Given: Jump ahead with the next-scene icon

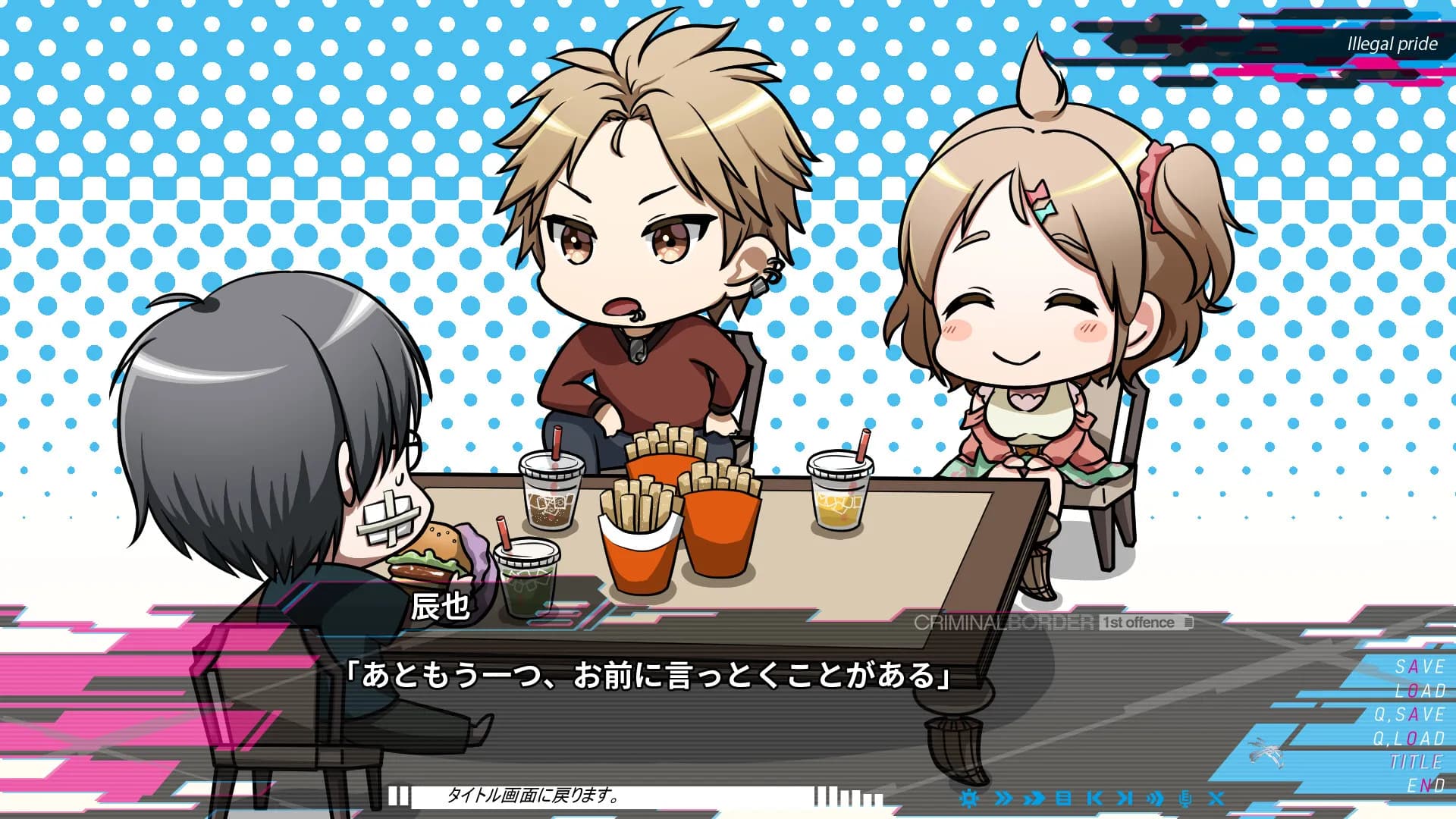Looking at the screenshot, I should tap(1126, 798).
